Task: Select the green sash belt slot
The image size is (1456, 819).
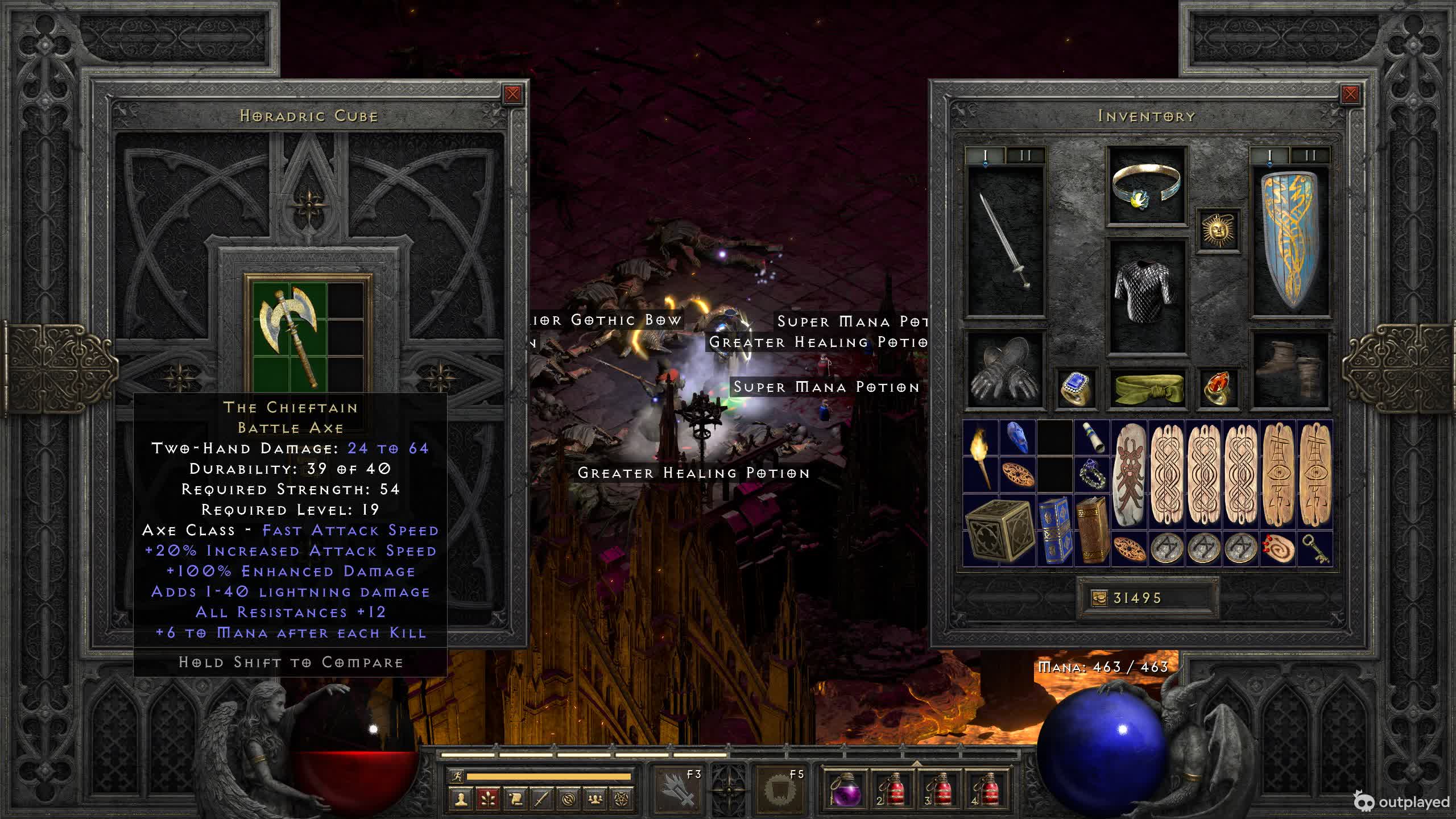Action: 1146,389
